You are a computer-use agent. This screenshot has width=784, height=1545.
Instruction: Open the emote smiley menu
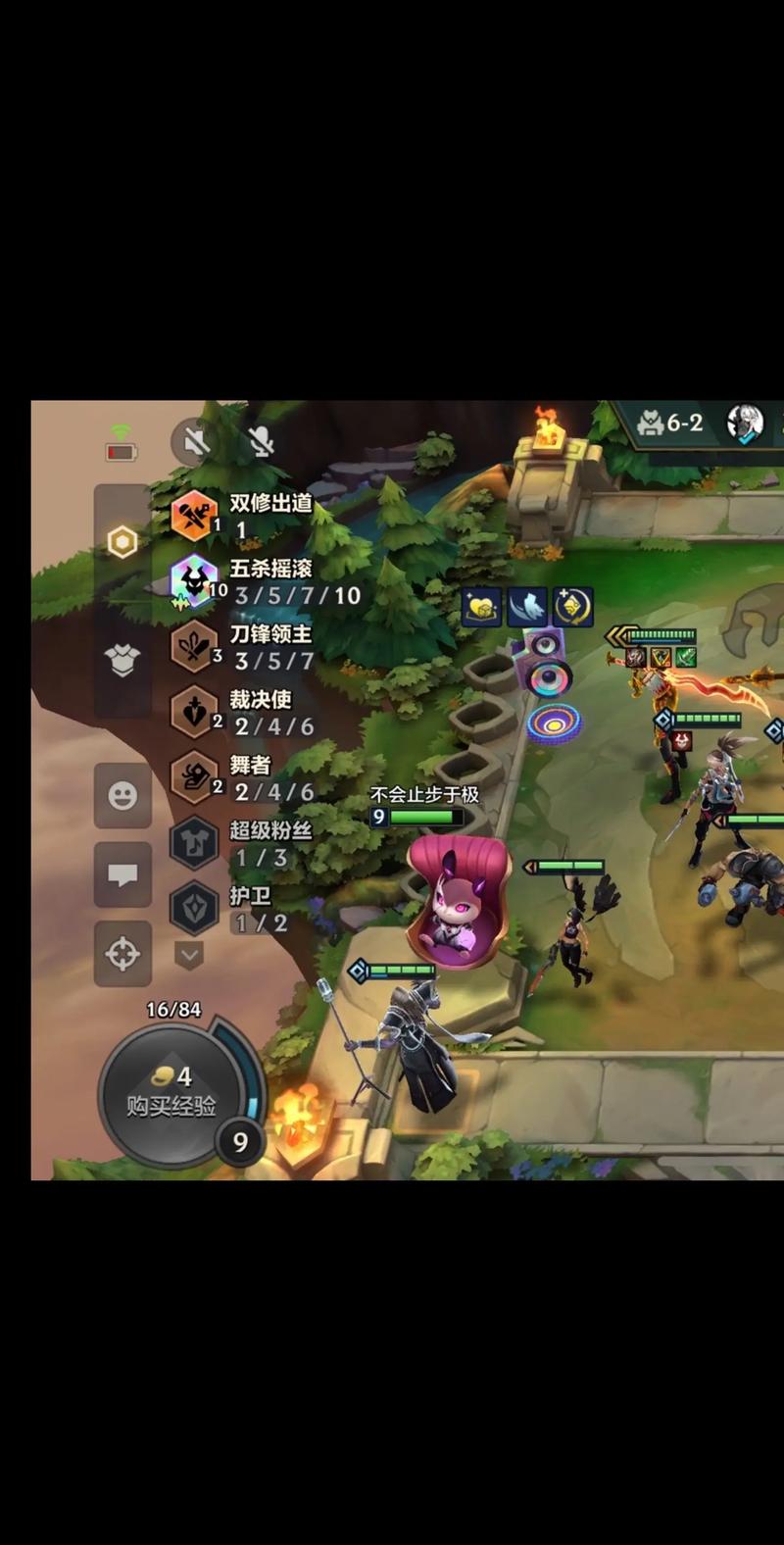(122, 795)
